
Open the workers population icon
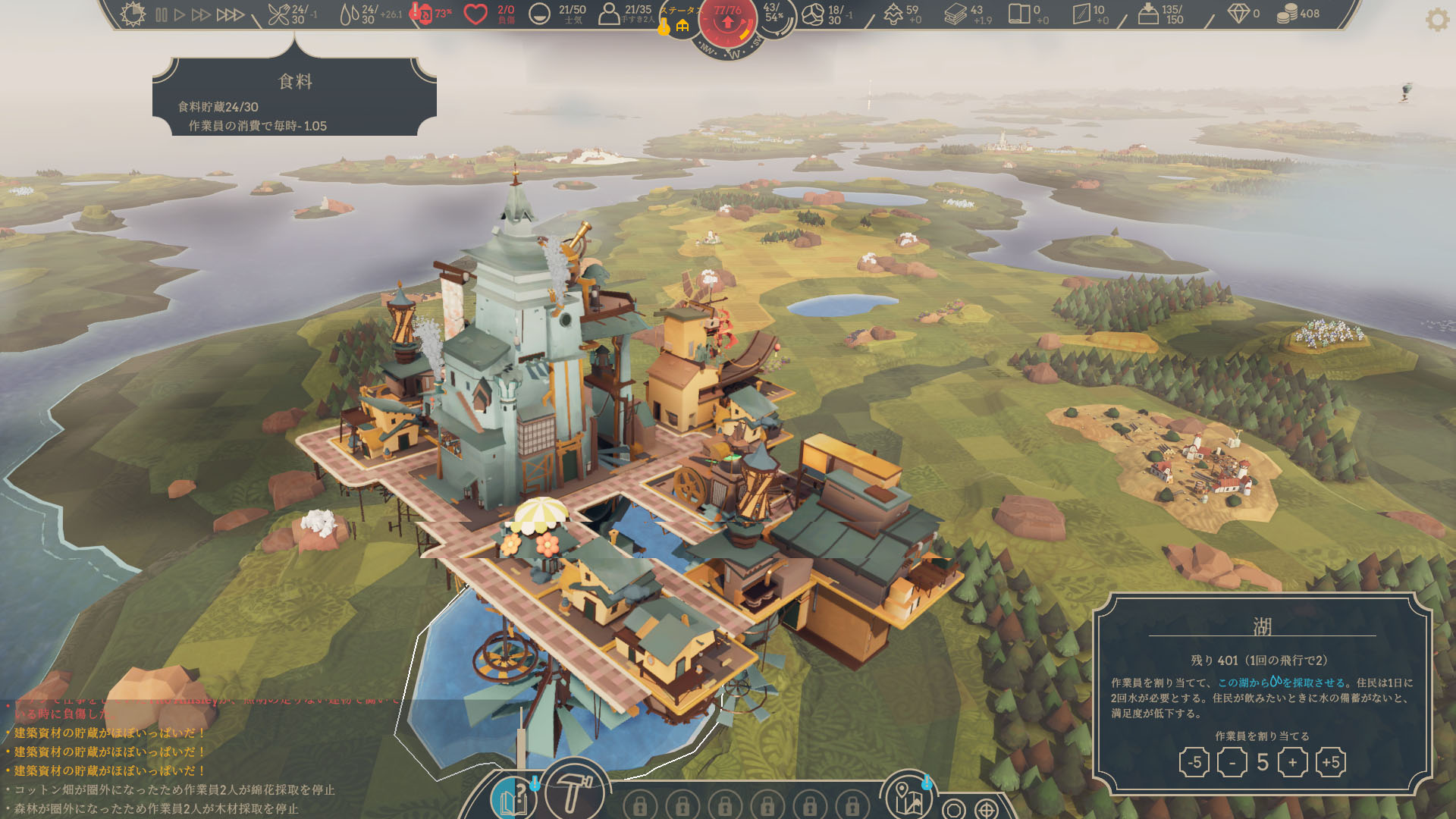click(608, 14)
